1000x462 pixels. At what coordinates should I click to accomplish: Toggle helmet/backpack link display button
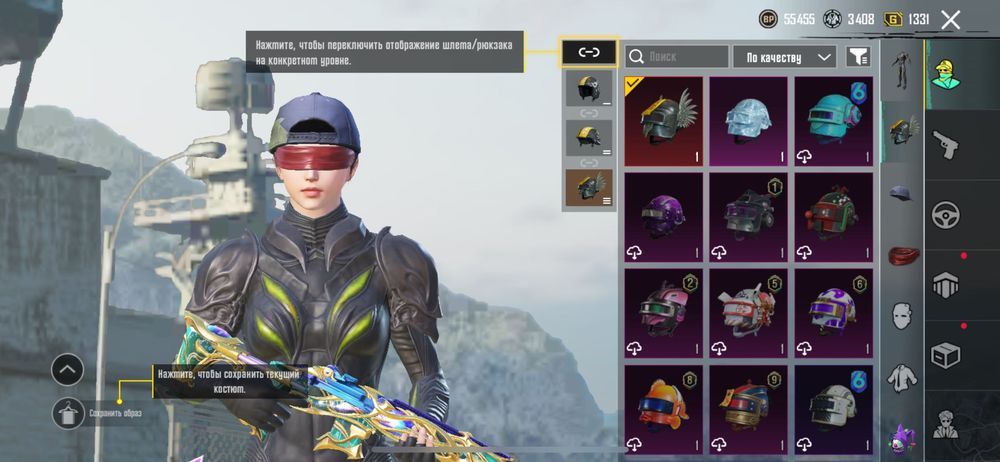tap(588, 52)
